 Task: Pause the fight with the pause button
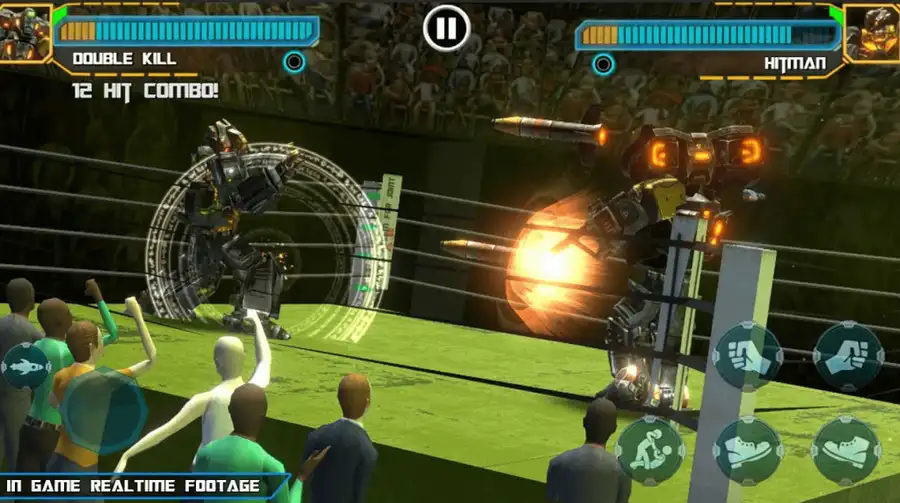446,28
